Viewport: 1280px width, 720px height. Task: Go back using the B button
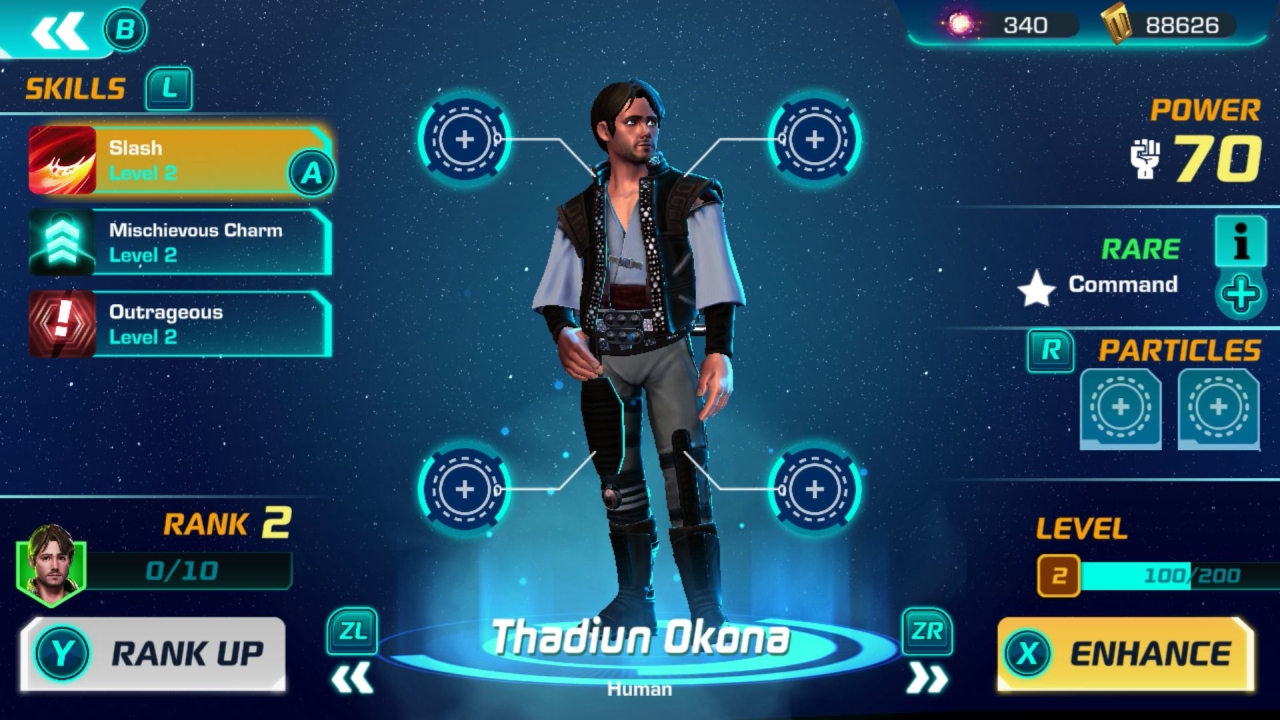[x=125, y=29]
